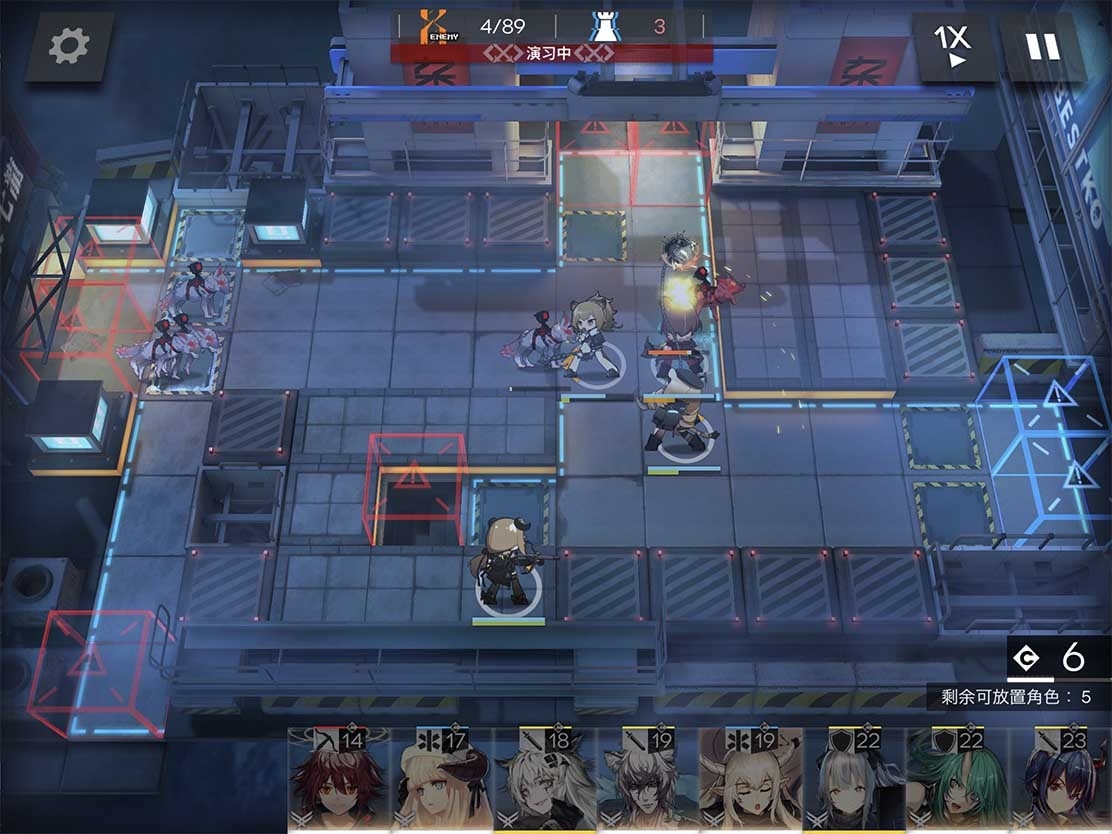Pick the blonde horned caster card costing 17
Image resolution: width=1112 pixels, height=834 pixels.
pos(441,781)
